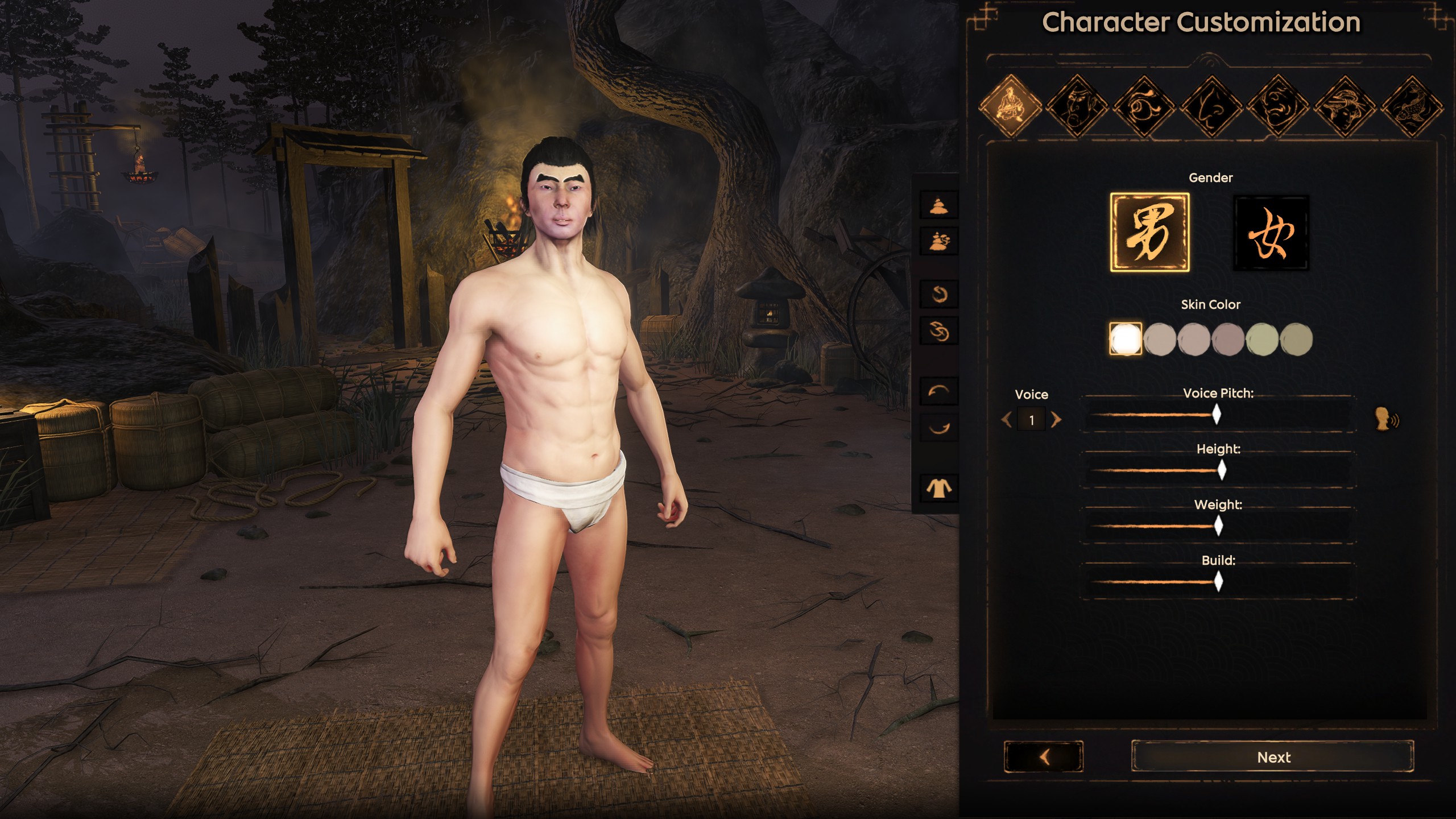Open the koi fish tattoo tab

coord(1412,106)
